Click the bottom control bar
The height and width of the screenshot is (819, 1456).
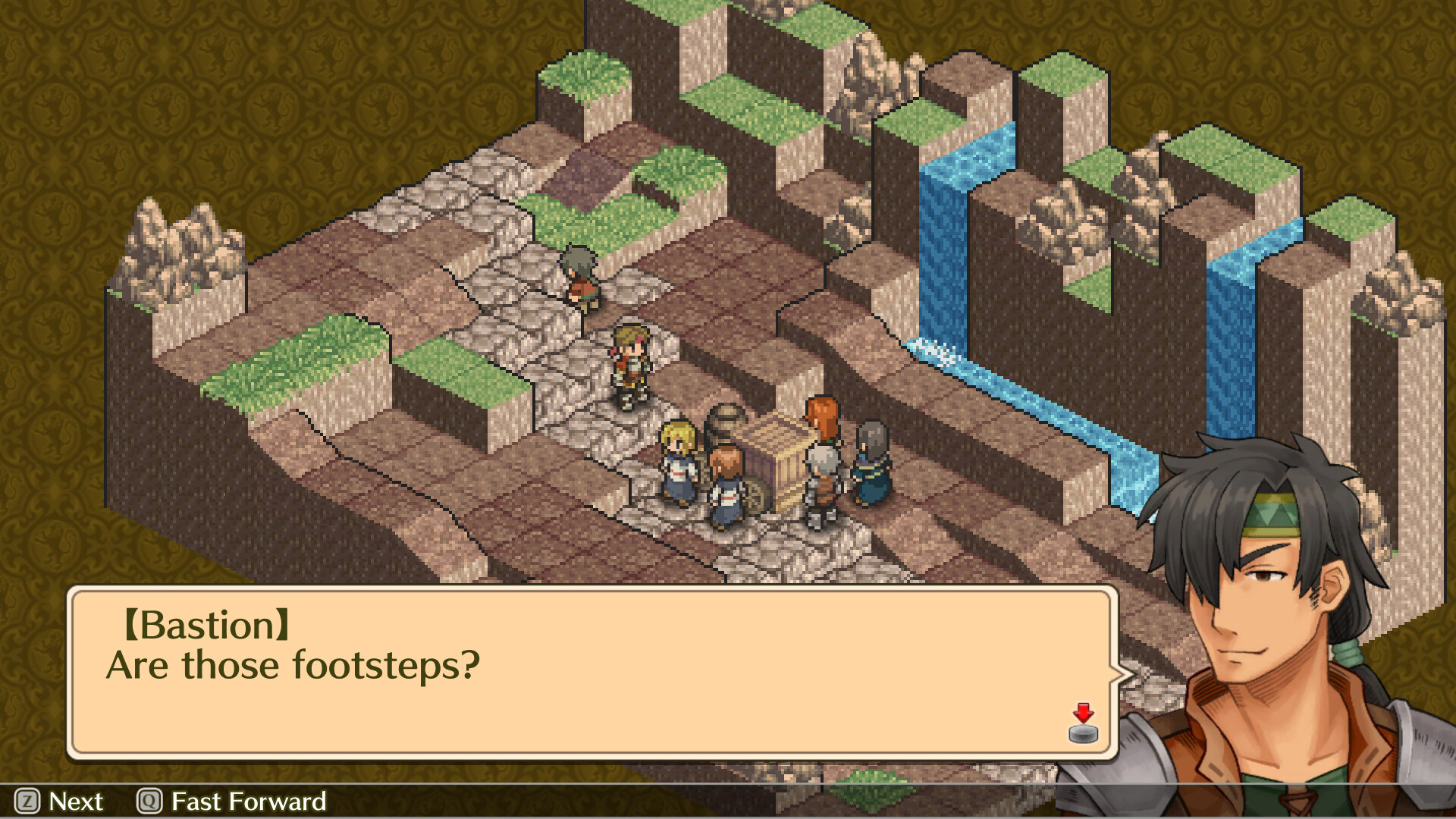point(728,802)
